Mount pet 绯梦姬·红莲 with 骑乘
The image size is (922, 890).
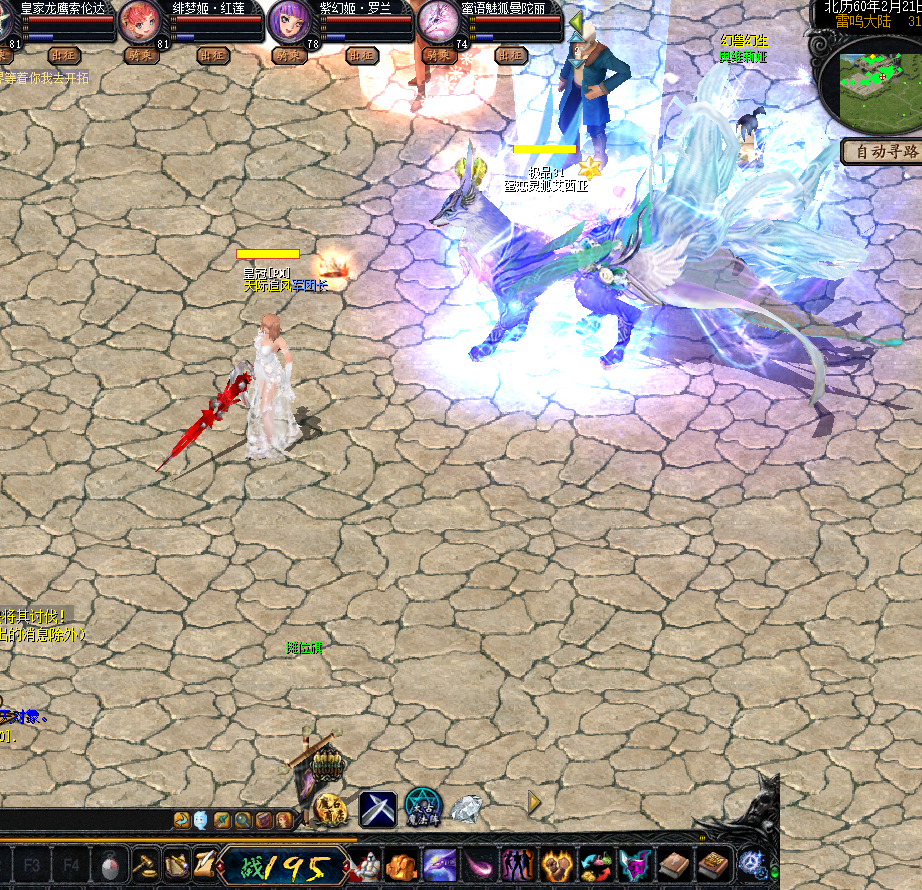point(141,56)
